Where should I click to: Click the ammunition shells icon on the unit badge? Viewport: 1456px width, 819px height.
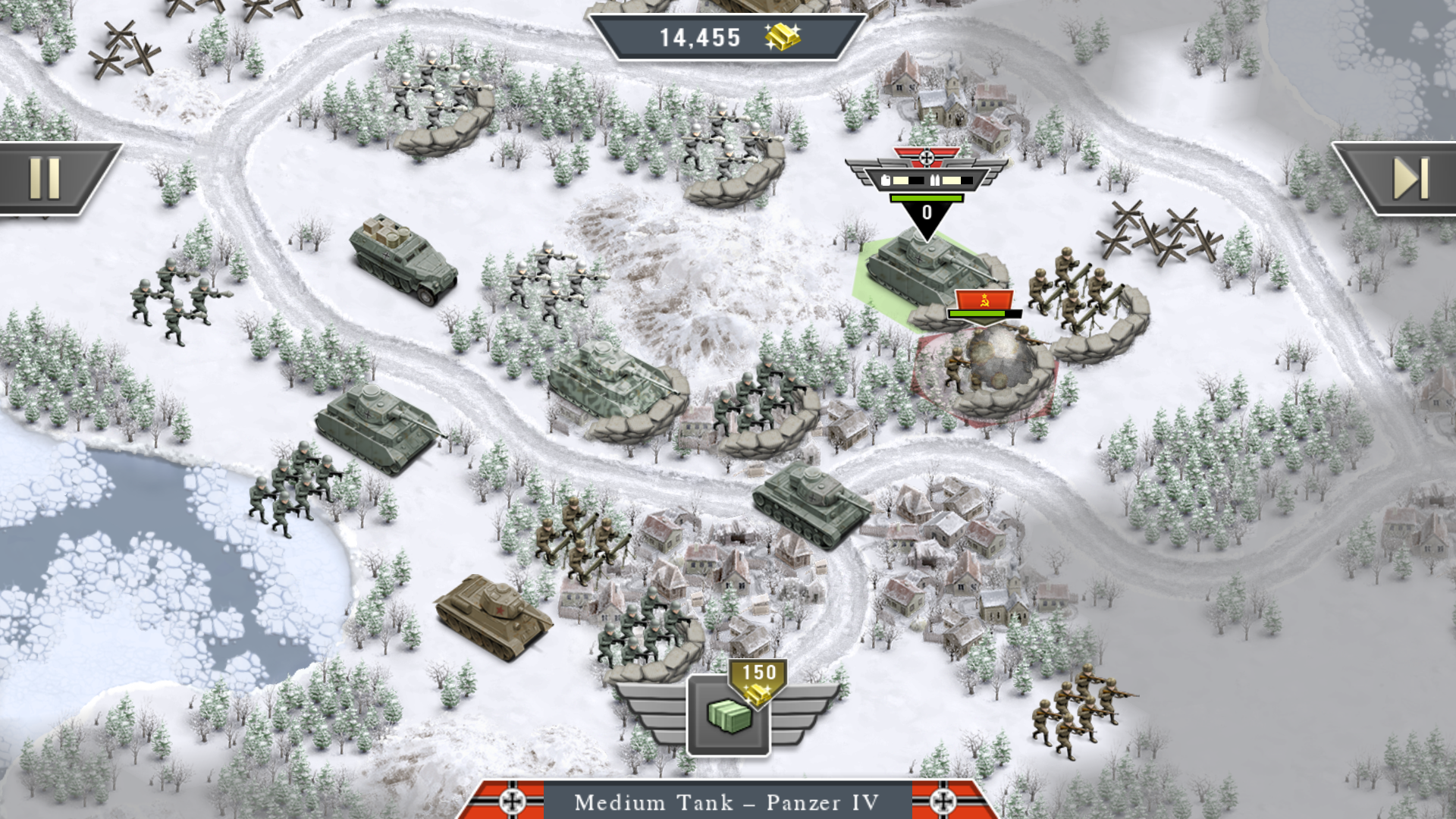[x=935, y=181]
